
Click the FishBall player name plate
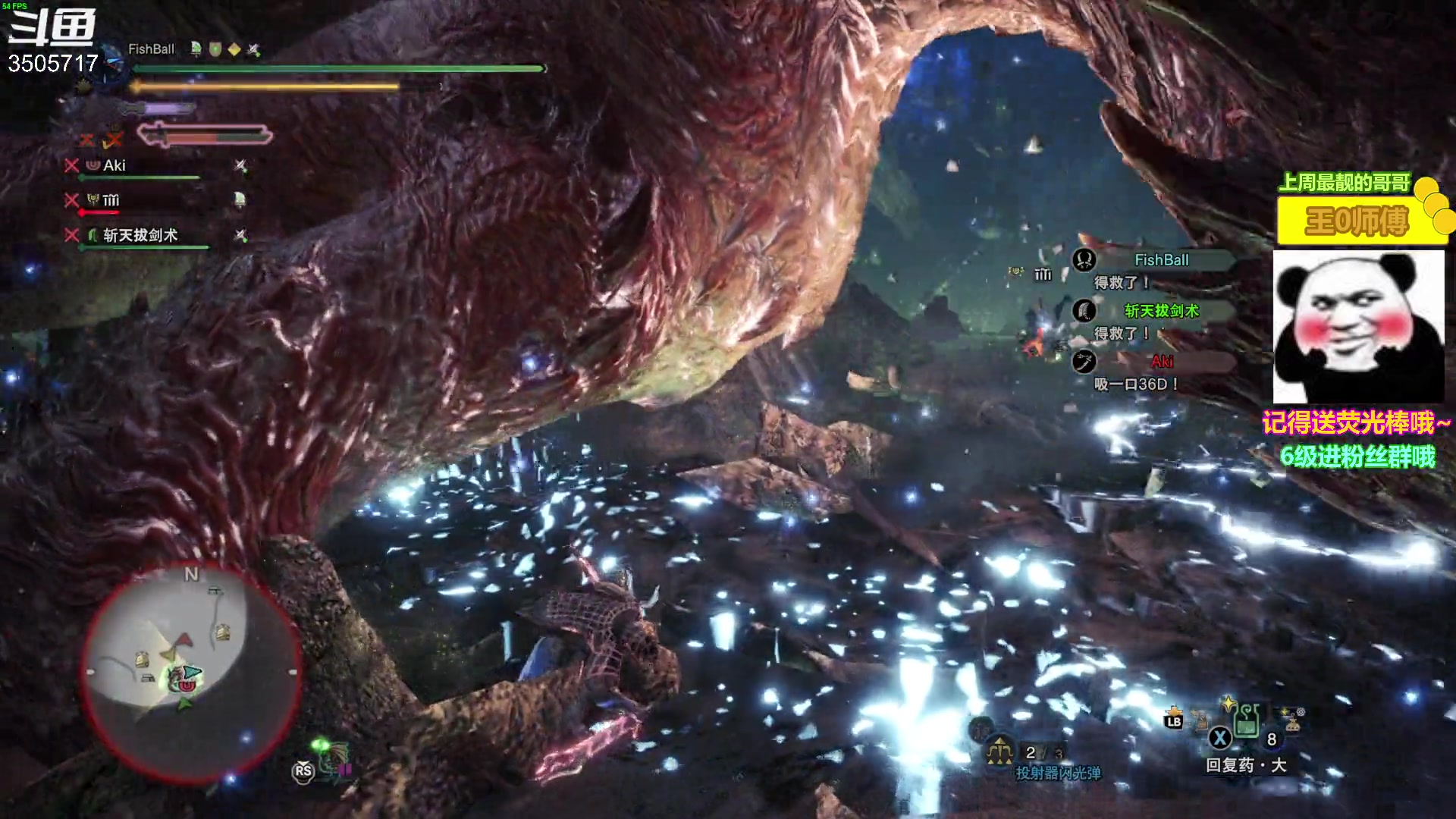(151, 49)
